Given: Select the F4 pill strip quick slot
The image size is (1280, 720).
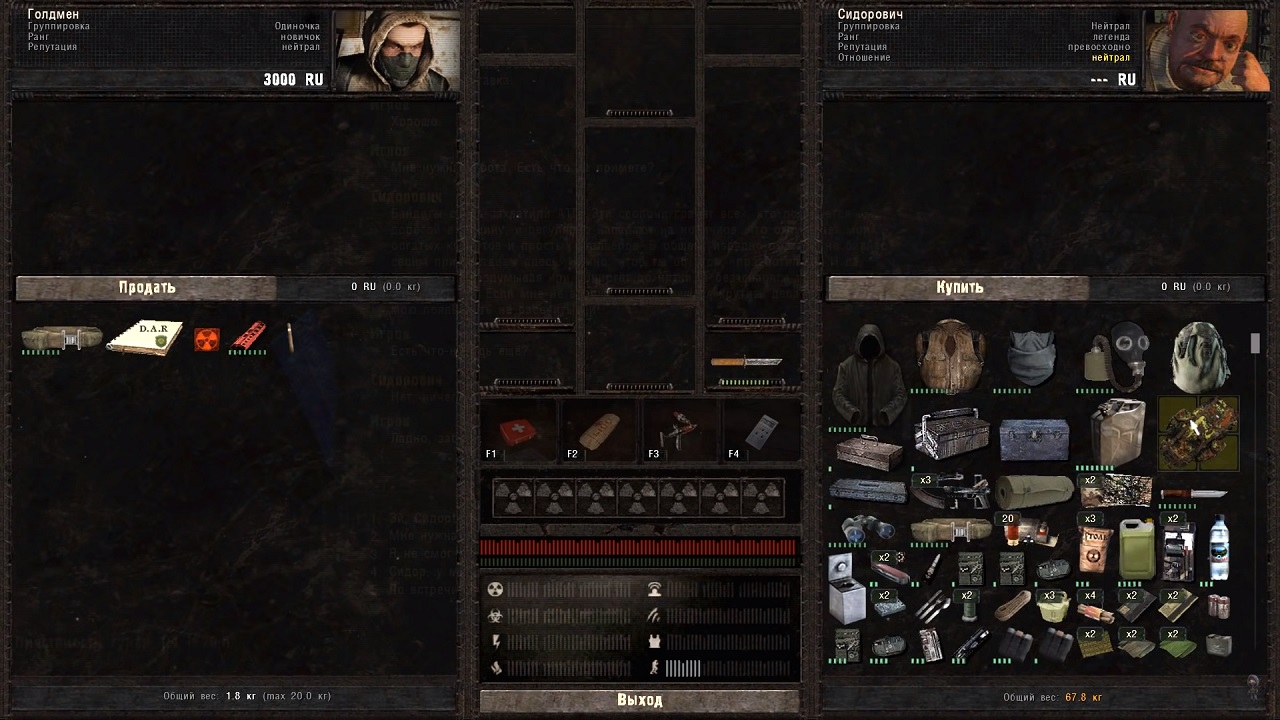Looking at the screenshot, I should [761, 432].
